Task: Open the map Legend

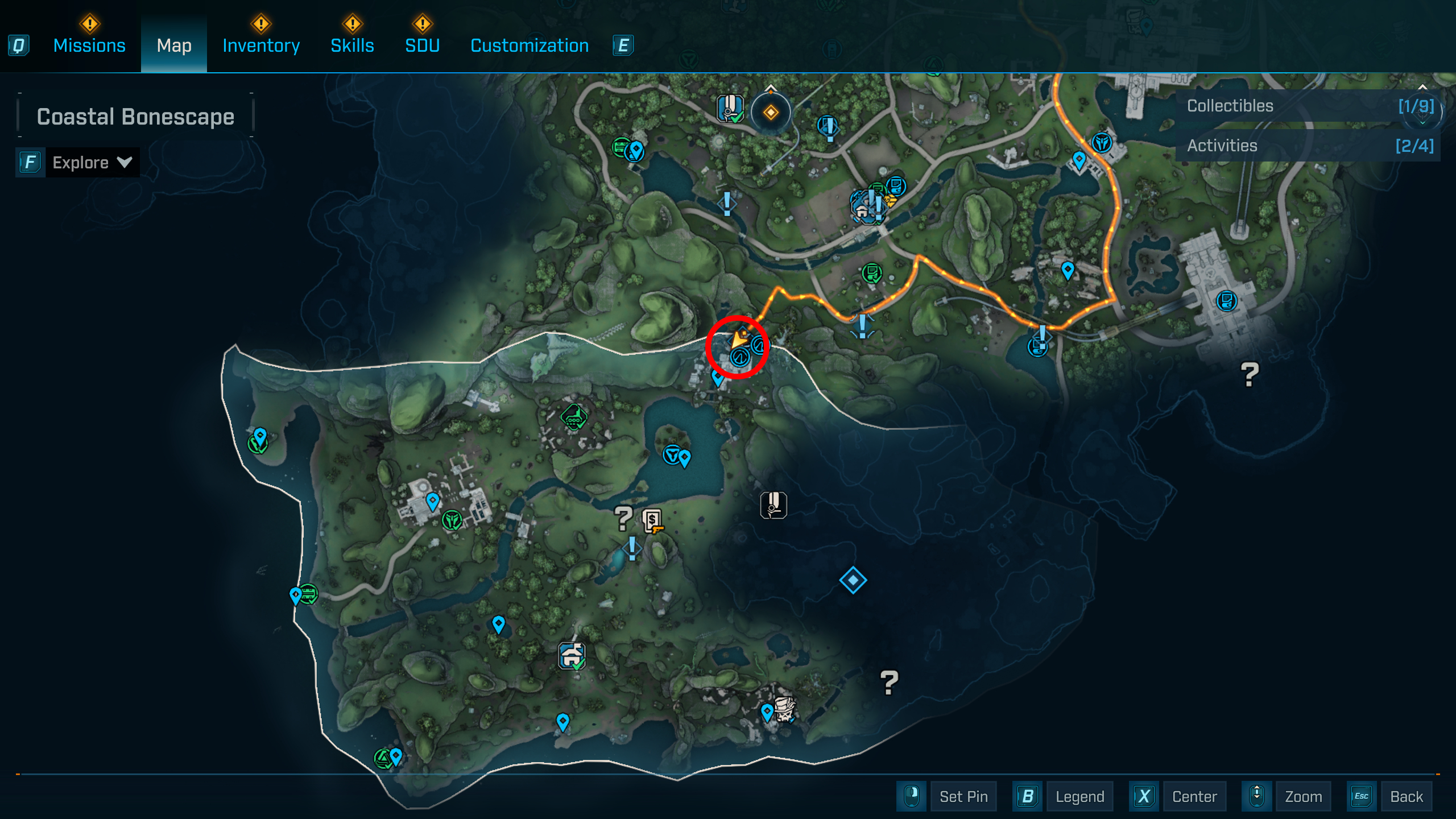Action: (1079, 796)
